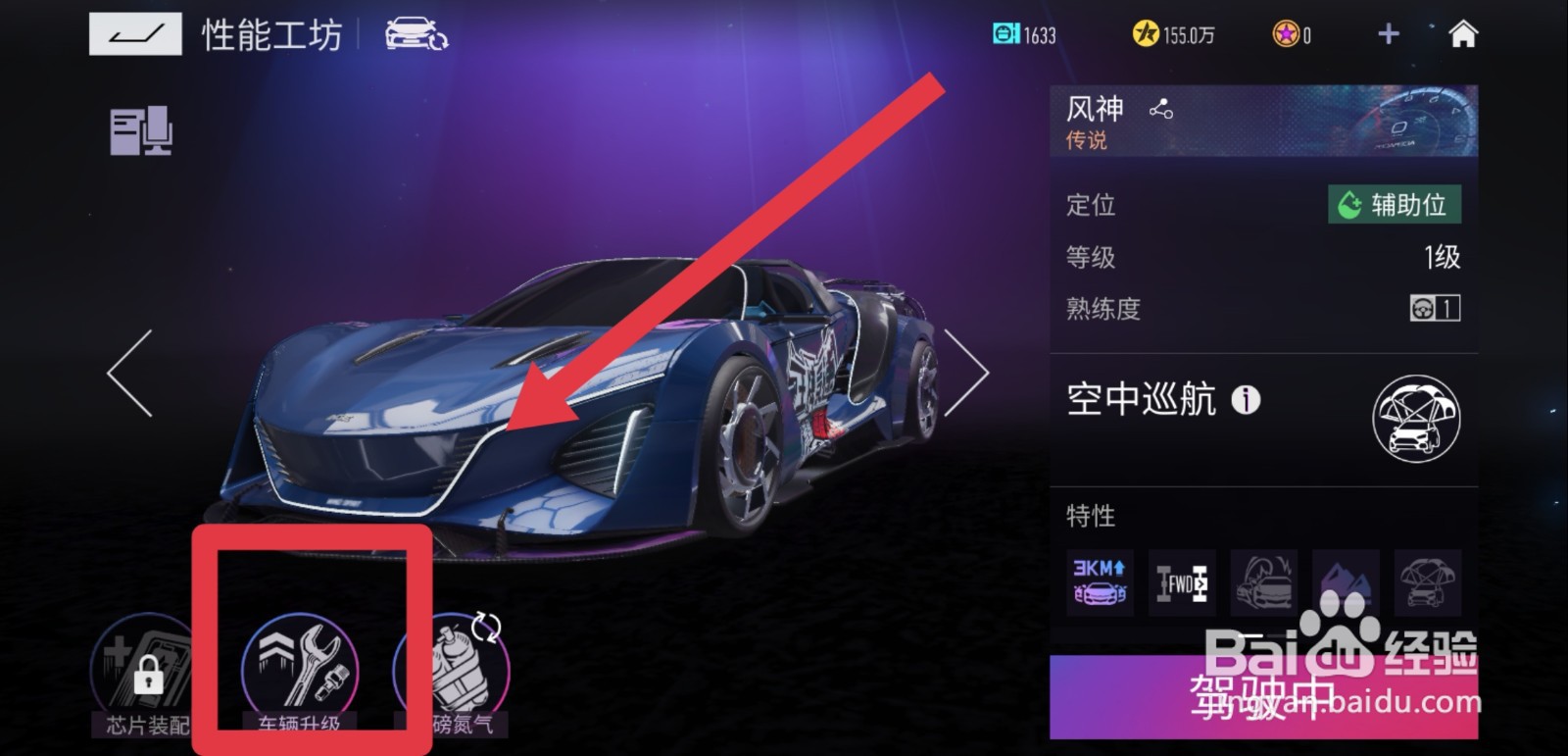Select the 3KM trait icon under 特性
The image size is (1568, 756).
click(x=1098, y=580)
